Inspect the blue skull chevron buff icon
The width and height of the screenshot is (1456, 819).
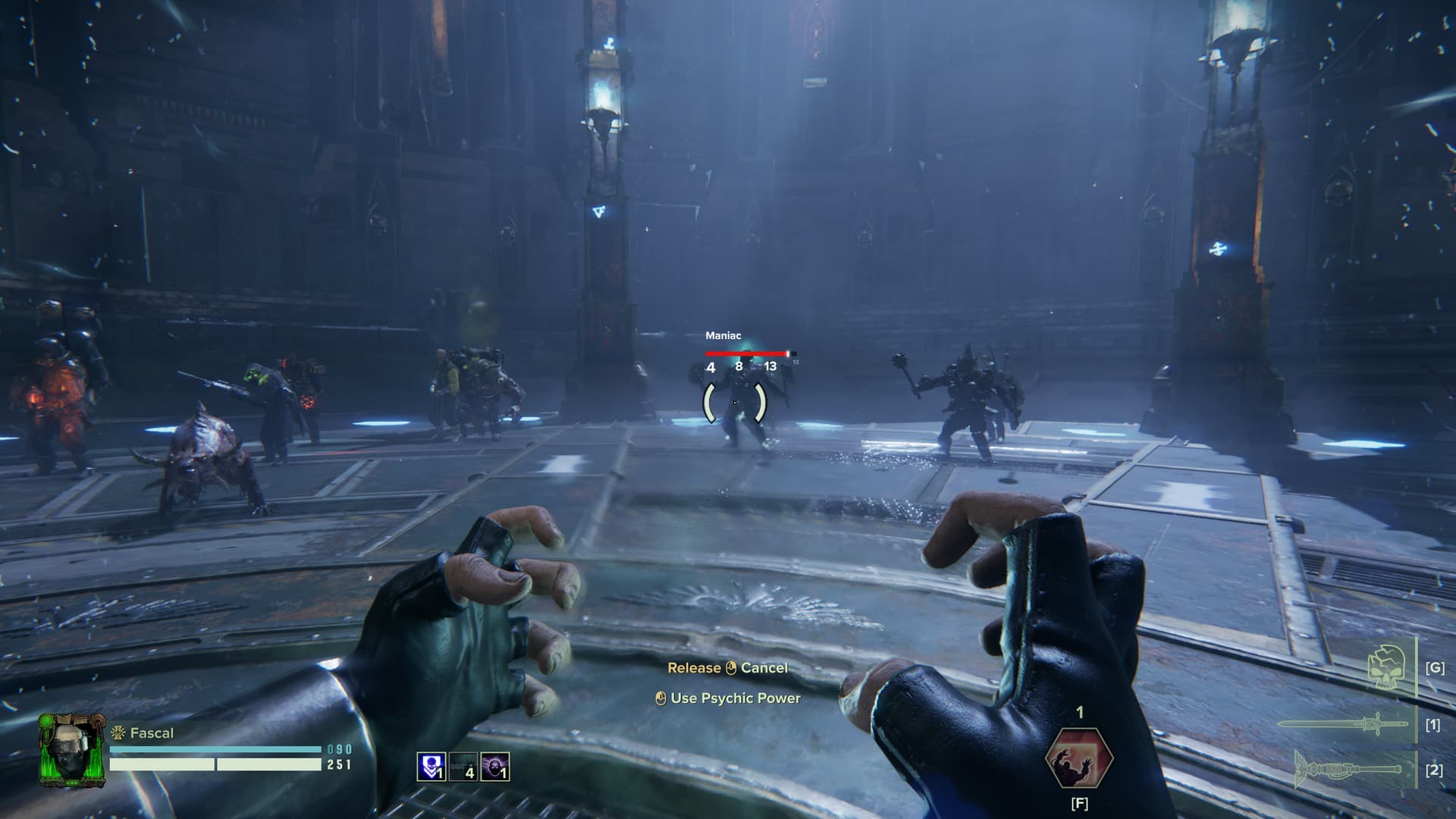tap(431, 767)
